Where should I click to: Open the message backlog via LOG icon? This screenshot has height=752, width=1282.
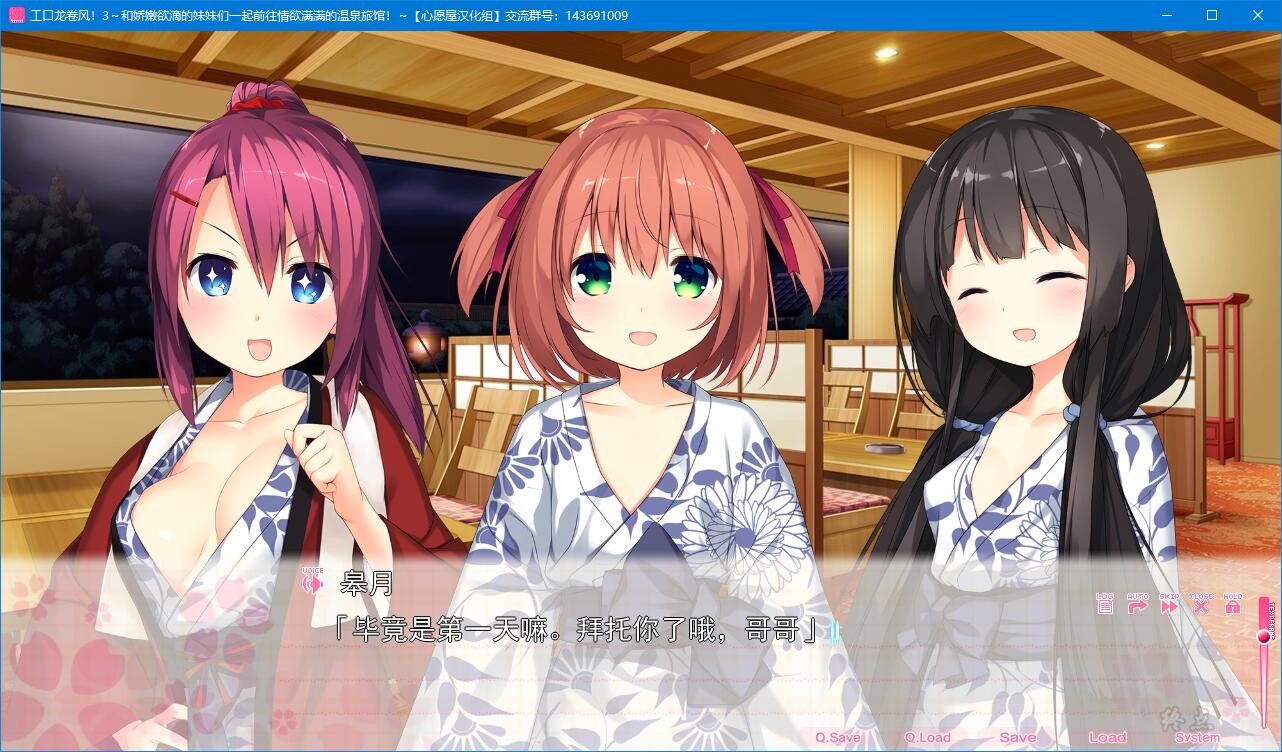1105,606
